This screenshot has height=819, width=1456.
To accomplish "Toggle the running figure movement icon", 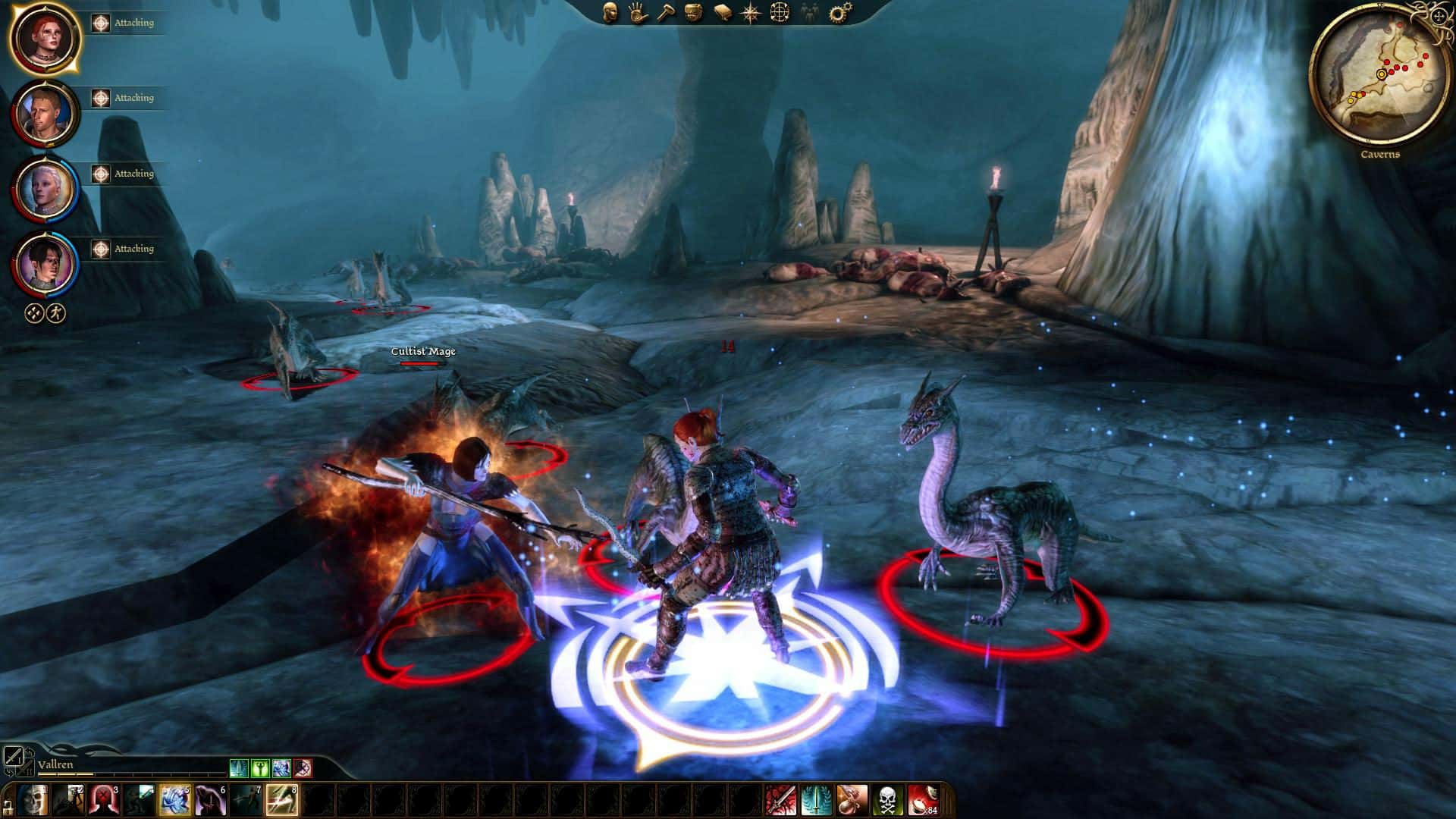I will [57, 312].
